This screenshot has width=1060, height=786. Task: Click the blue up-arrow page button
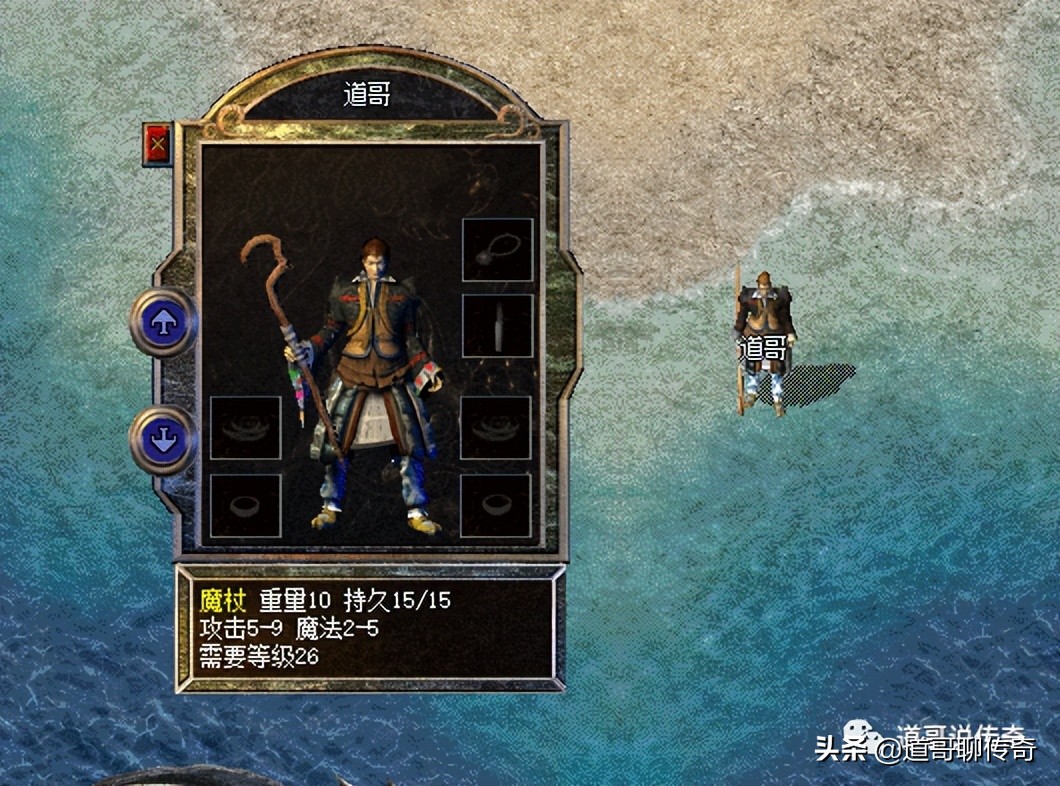[163, 321]
